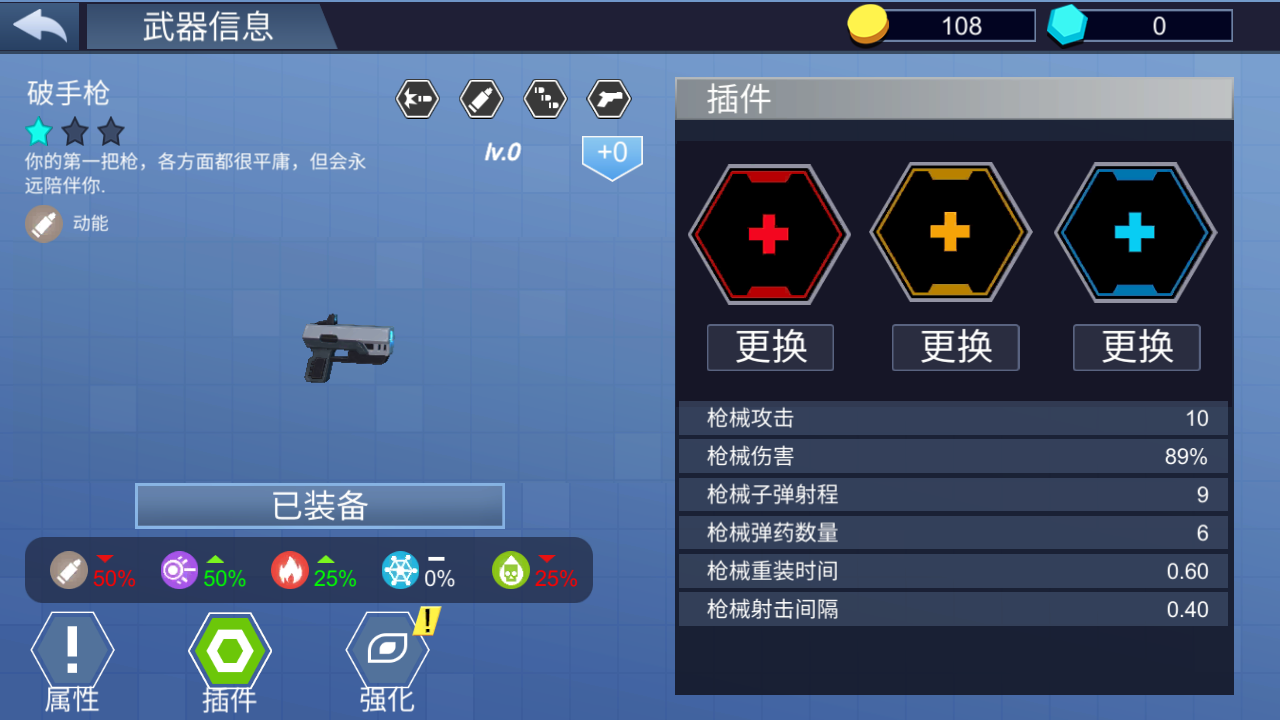
Task: Switch to the 插件 plugin tab
Action: [x=229, y=657]
